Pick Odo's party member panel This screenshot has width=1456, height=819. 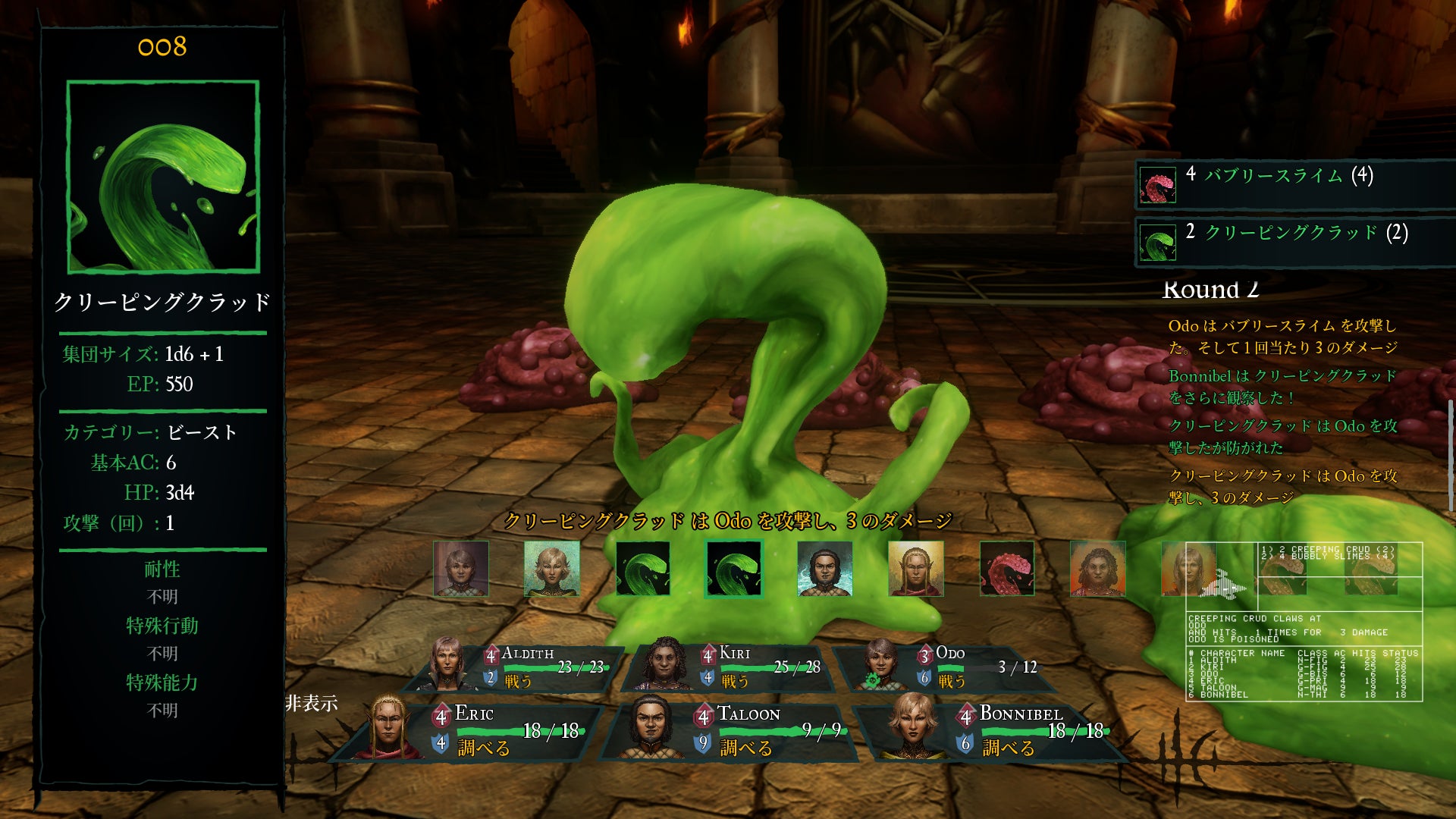click(948, 667)
